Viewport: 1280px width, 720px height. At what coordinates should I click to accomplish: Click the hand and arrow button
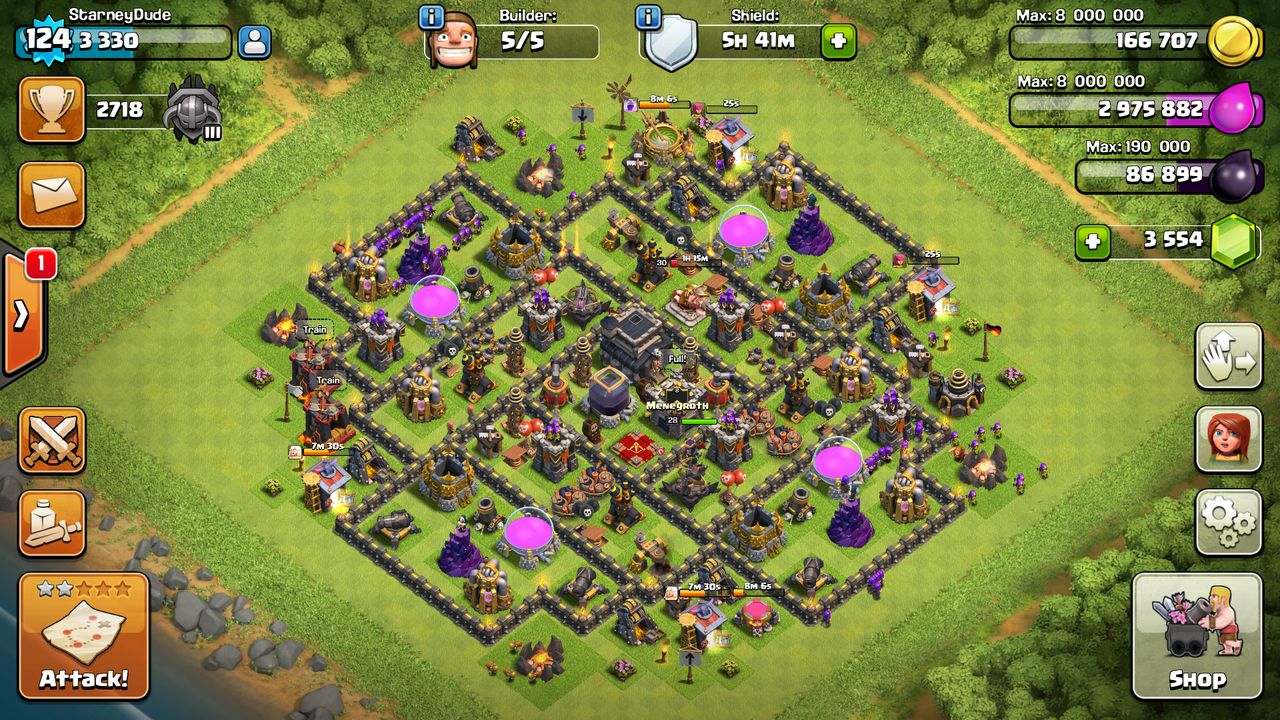point(1228,356)
